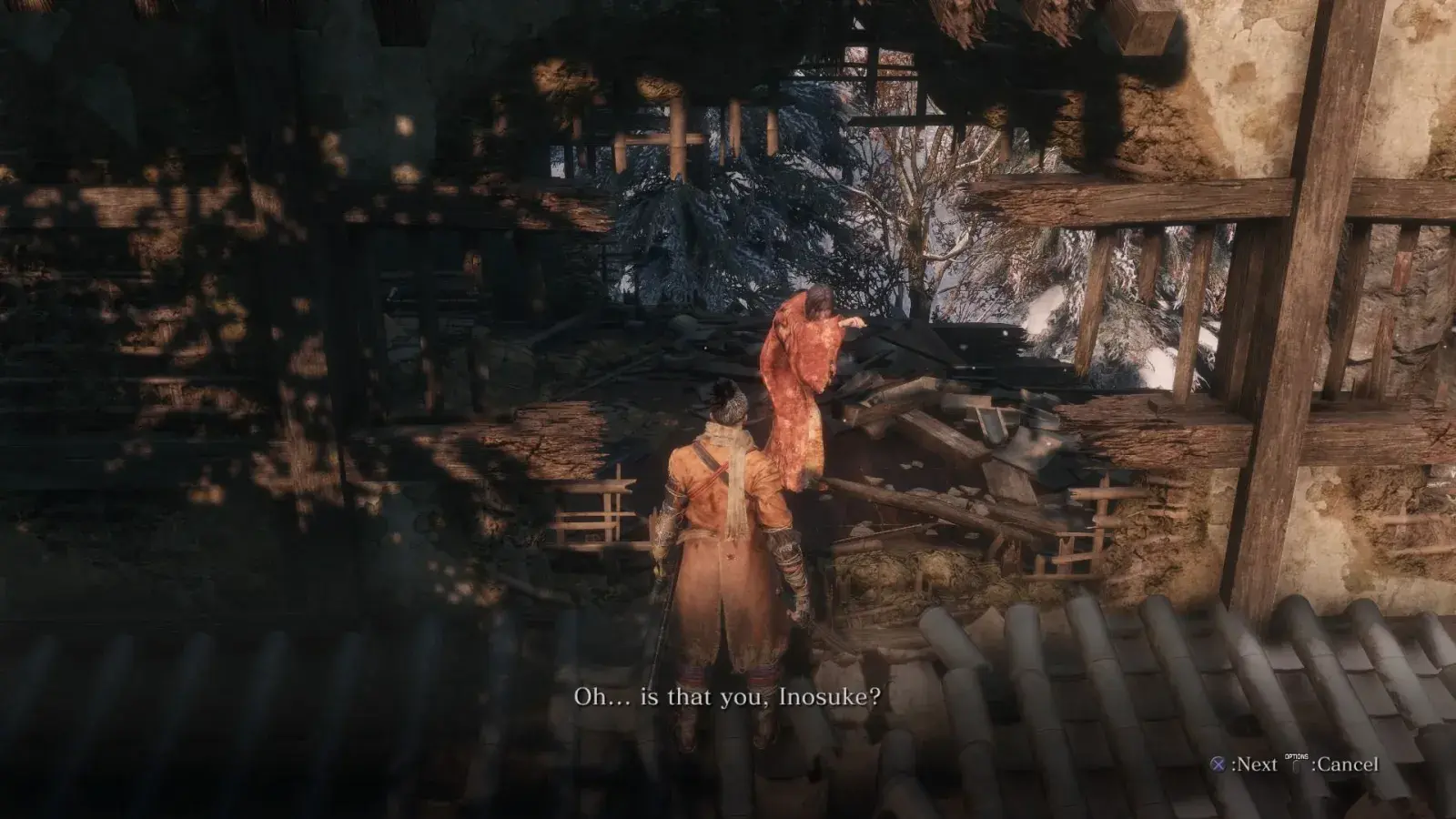
Task: Click the OPTIONS label text
Action: click(x=1296, y=756)
